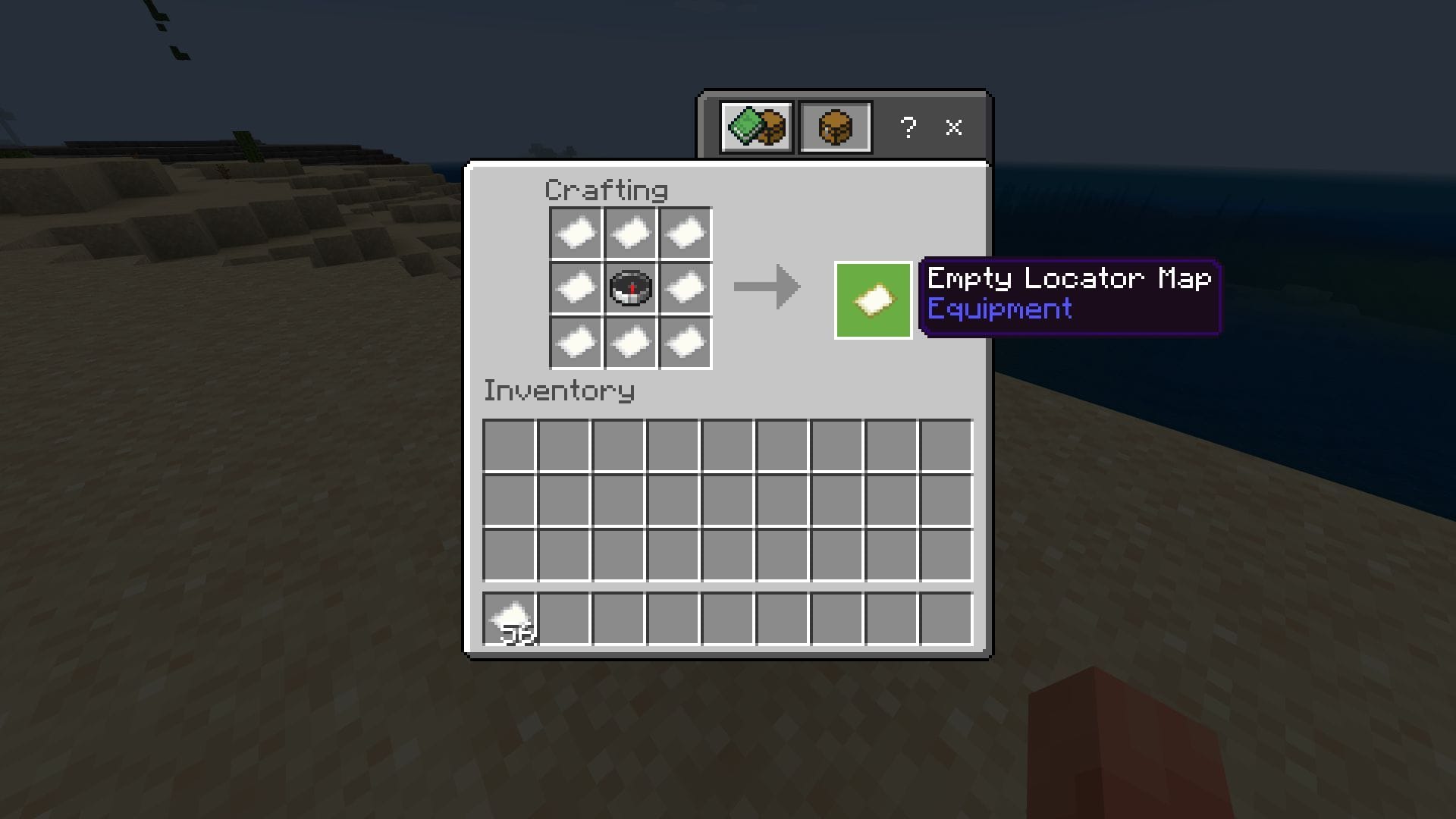1456x819 pixels.
Task: Open the help question mark button
Action: click(x=908, y=127)
